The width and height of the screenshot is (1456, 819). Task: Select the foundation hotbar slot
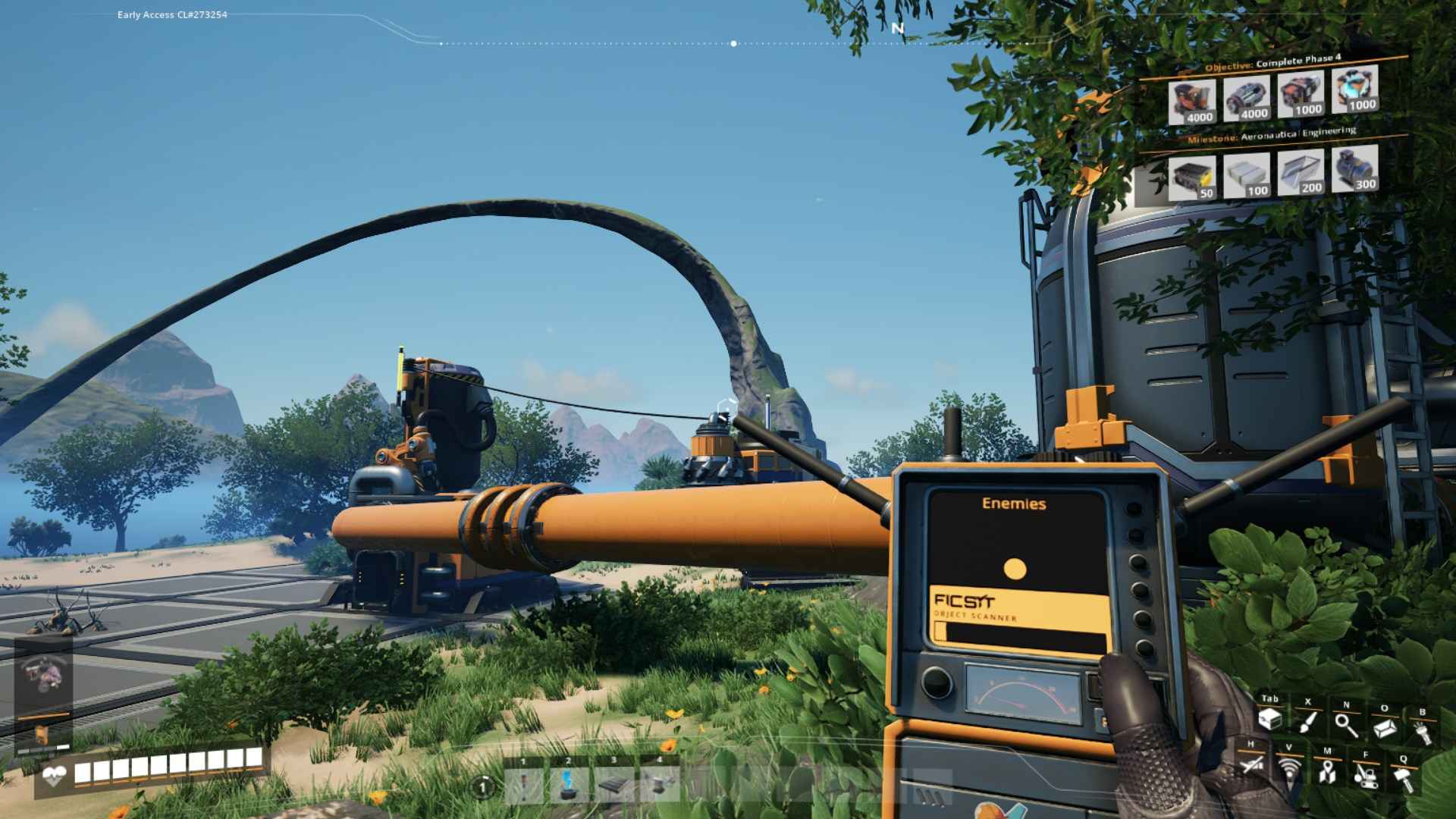[613, 786]
